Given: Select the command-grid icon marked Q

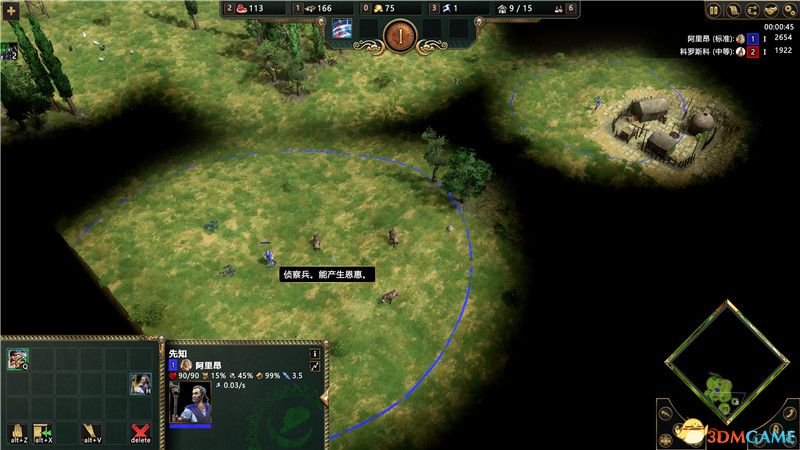Looking at the screenshot, I should pos(17,359).
